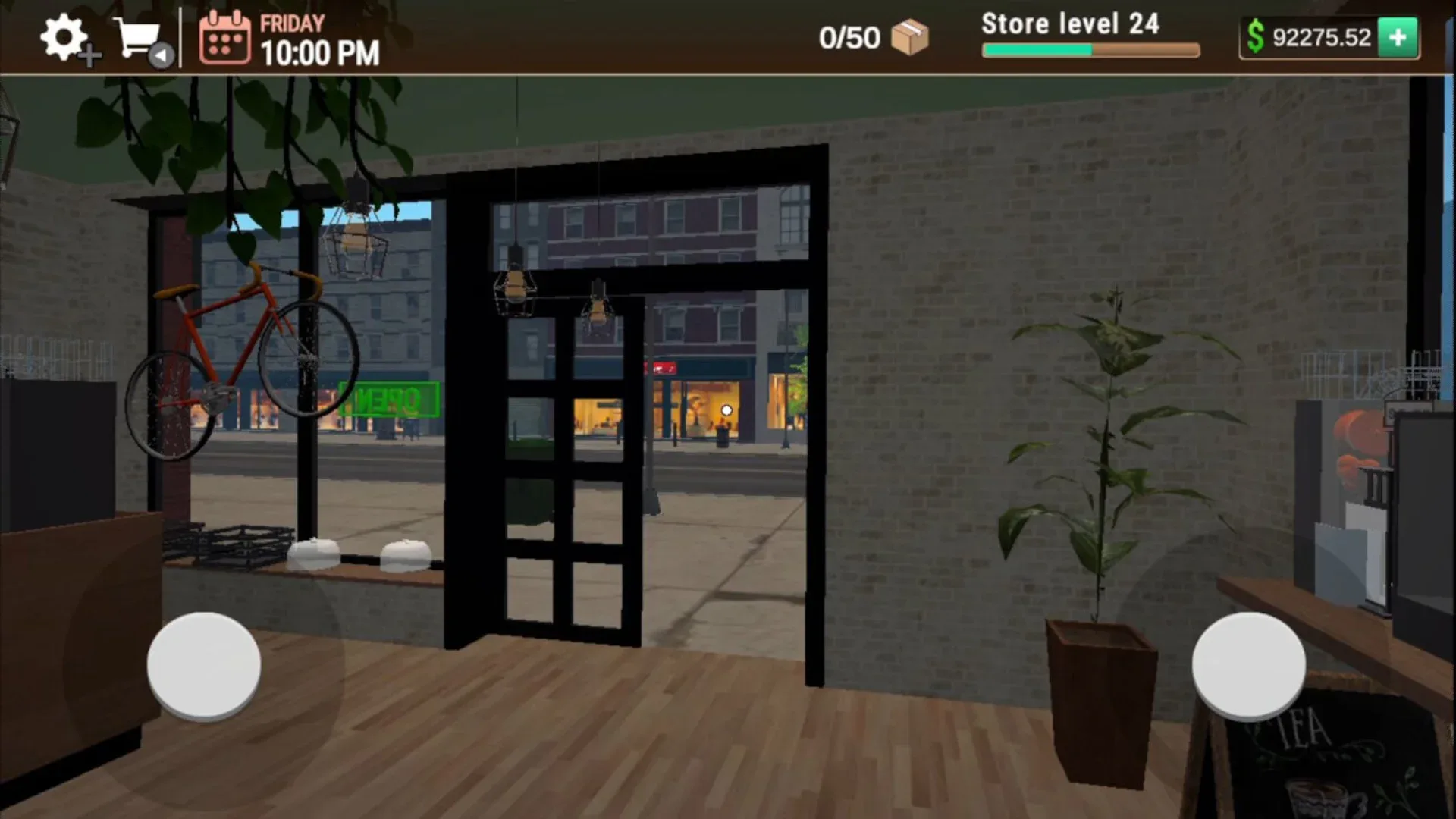Tap the FRIDAY day label
Image resolution: width=1456 pixels, height=819 pixels.
(290, 24)
